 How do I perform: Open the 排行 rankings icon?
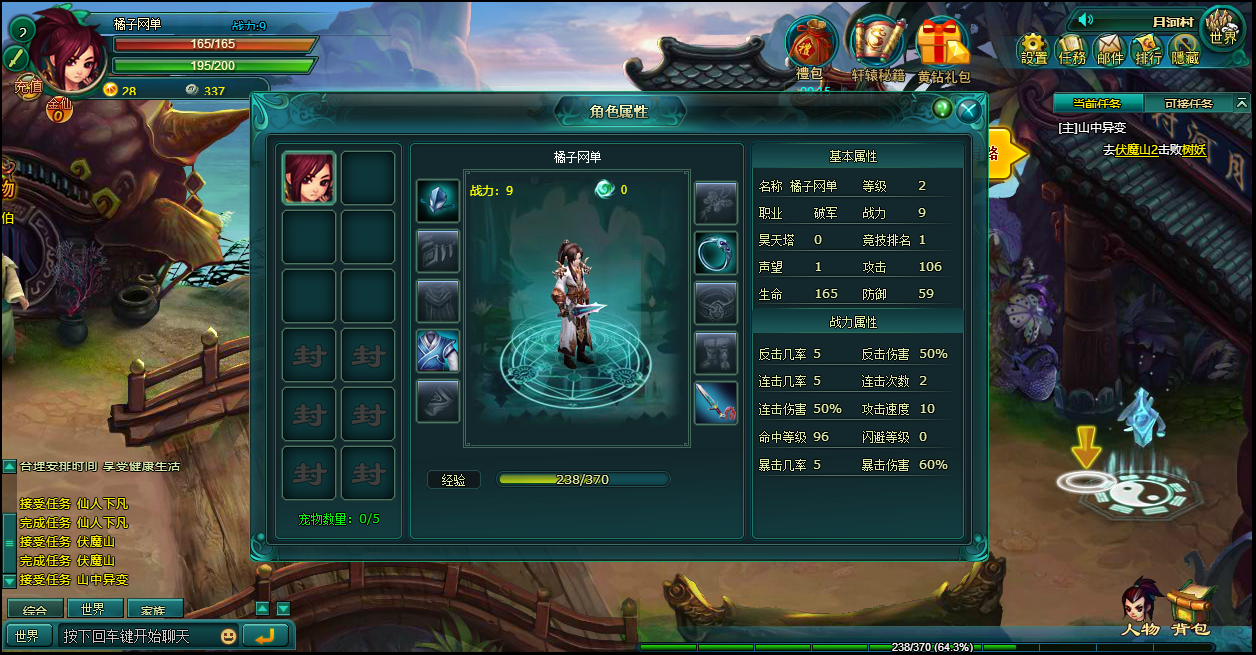[1148, 49]
